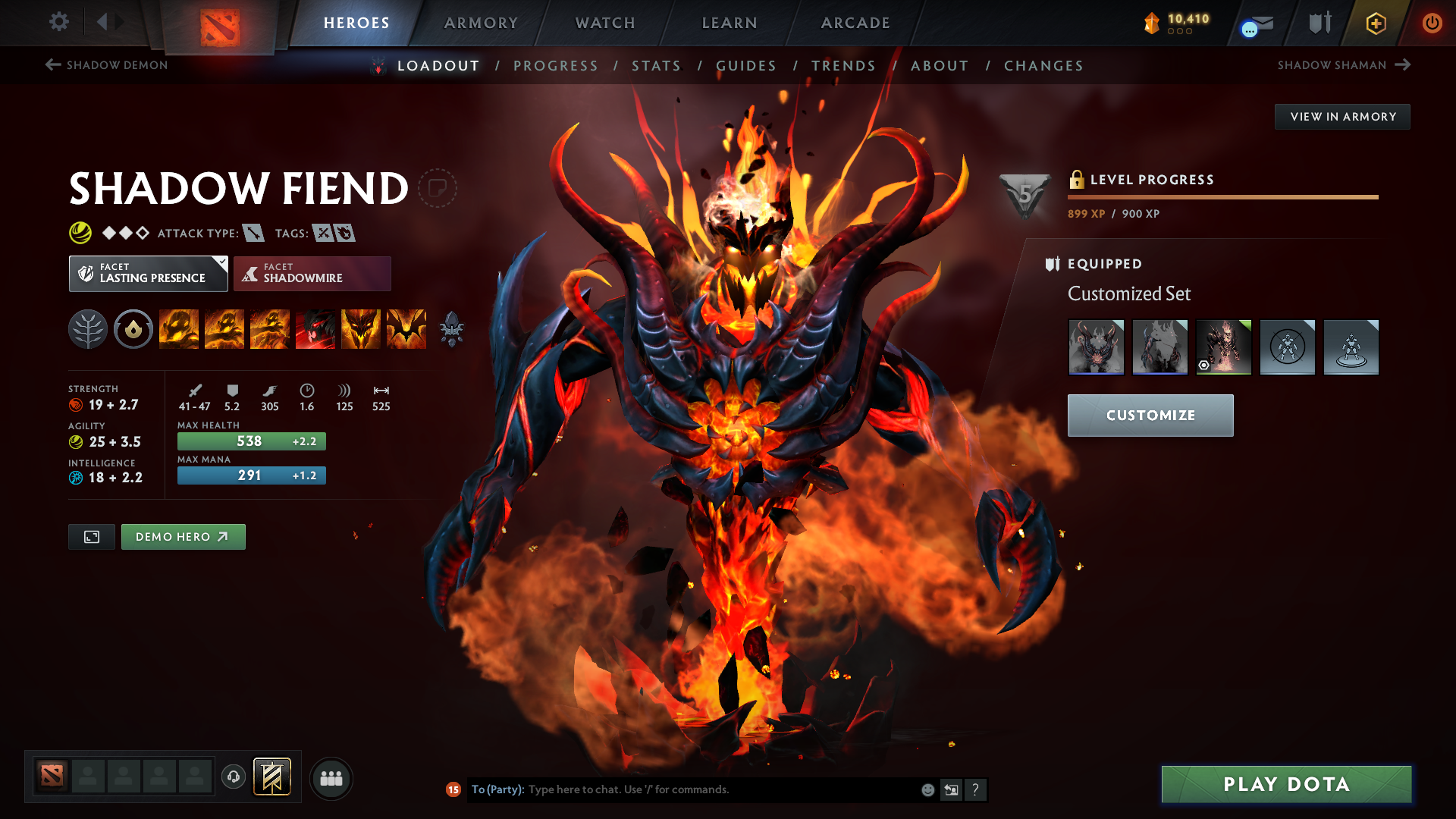Toggle the portrait frame preview icon near Demo Hero
The height and width of the screenshot is (819, 1456).
(x=91, y=536)
